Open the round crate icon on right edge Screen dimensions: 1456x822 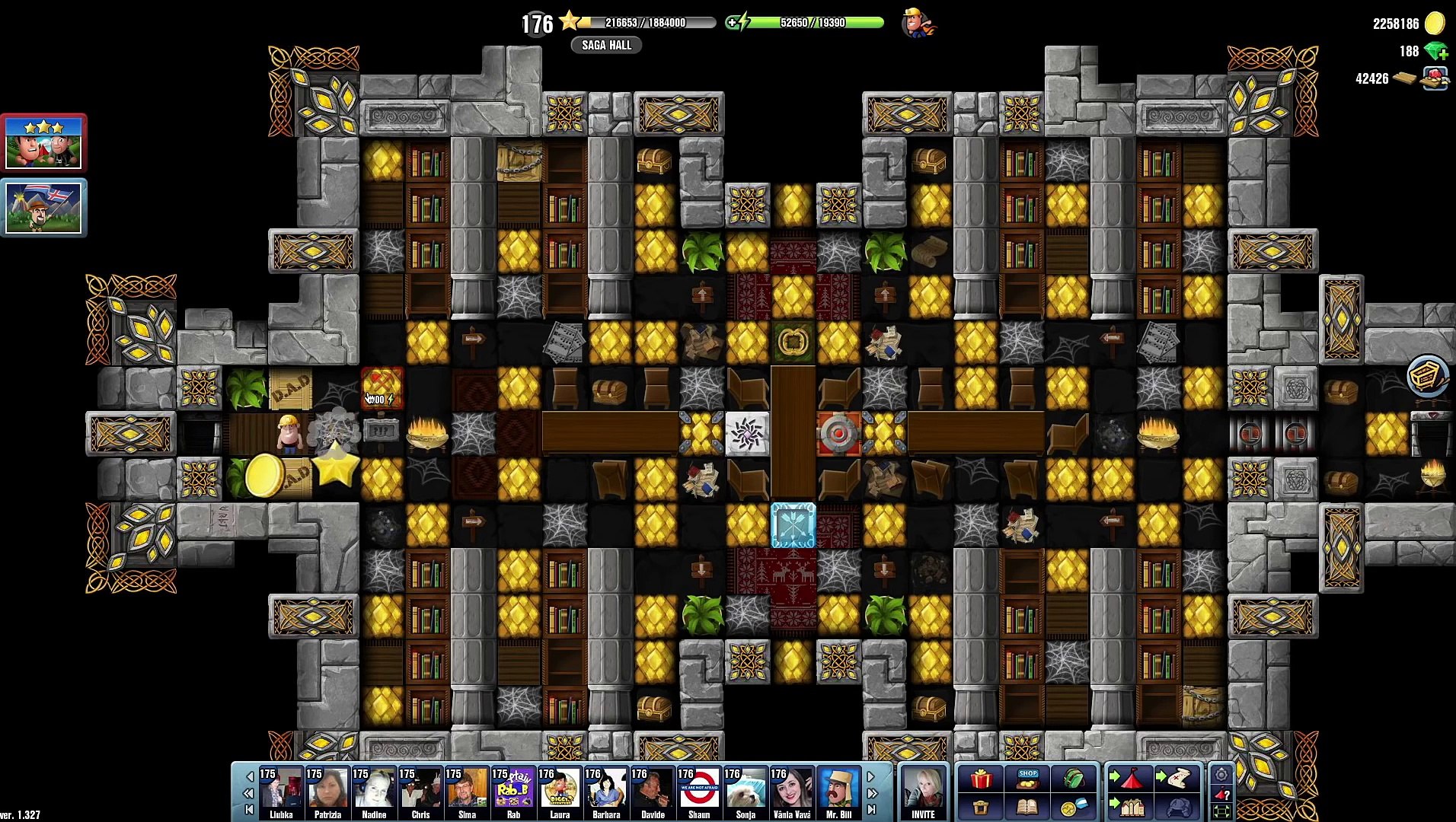(x=1427, y=376)
